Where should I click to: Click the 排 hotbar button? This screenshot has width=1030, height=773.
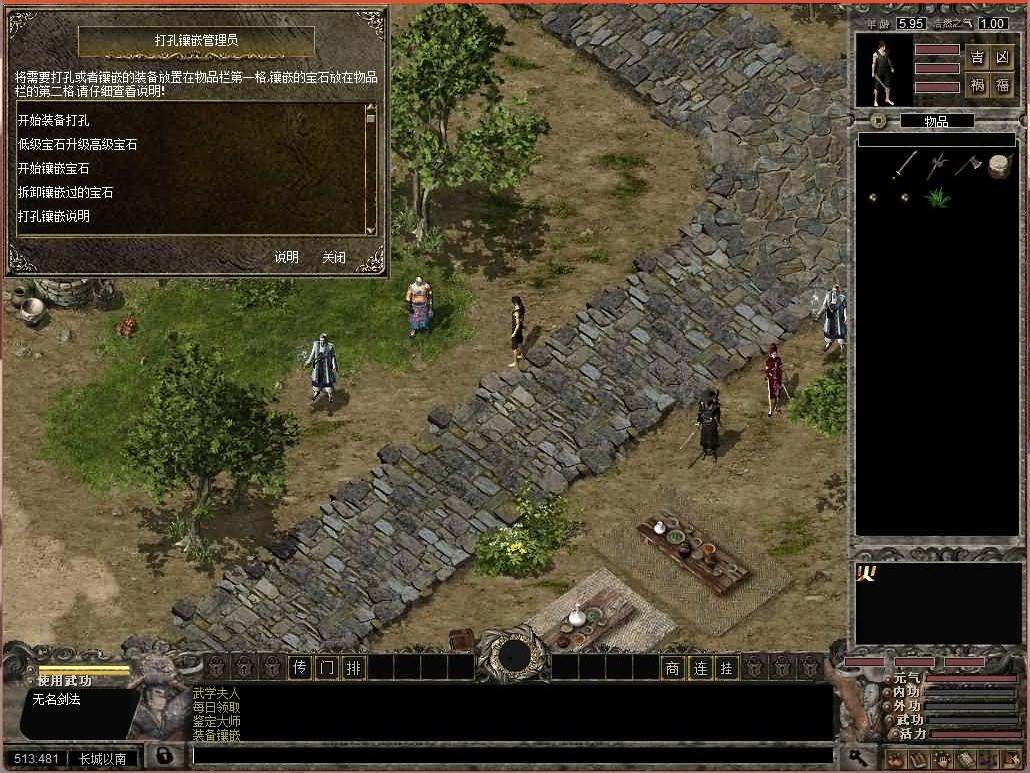pyautogui.click(x=353, y=668)
